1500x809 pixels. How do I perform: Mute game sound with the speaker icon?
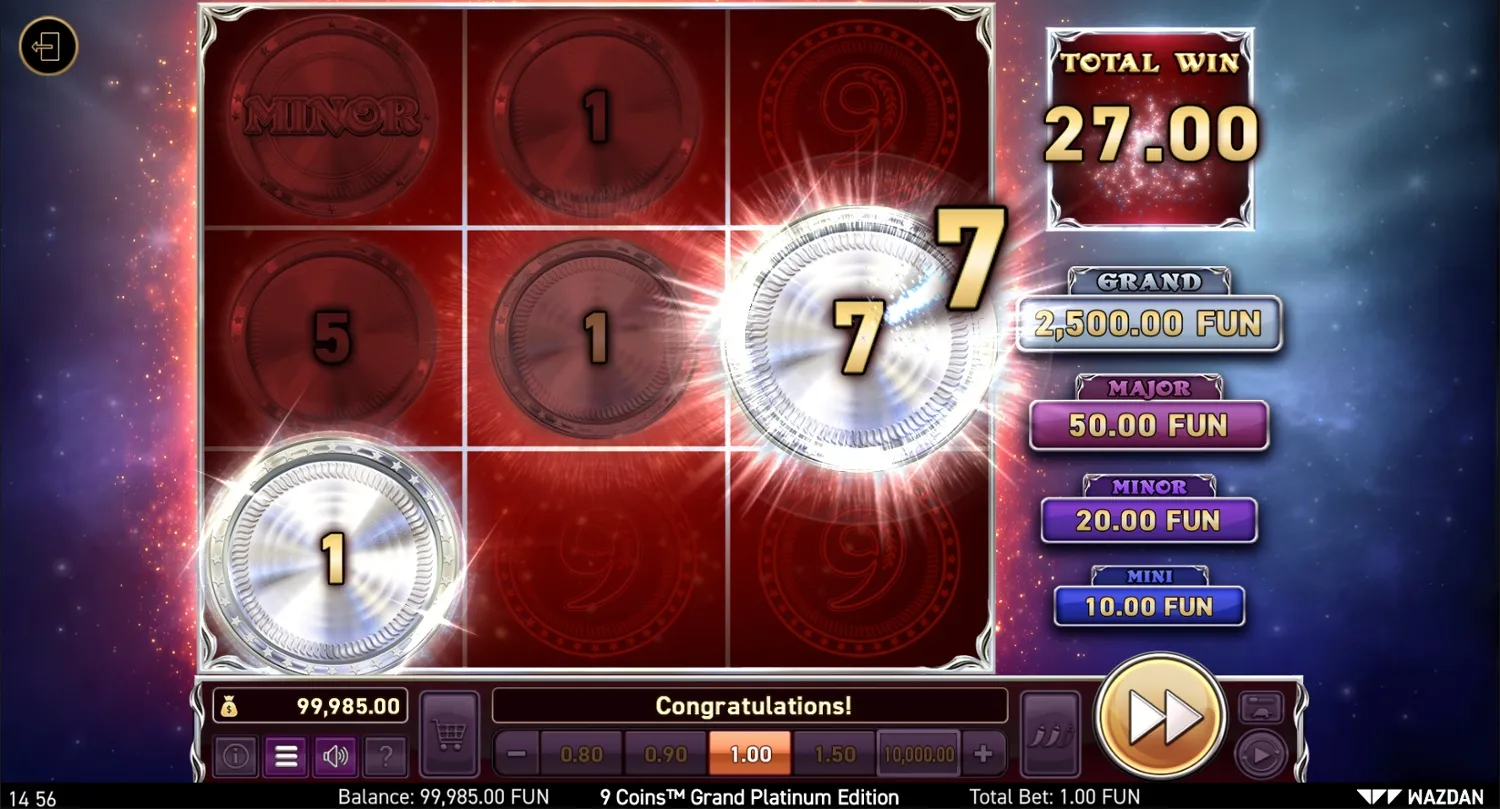click(335, 756)
